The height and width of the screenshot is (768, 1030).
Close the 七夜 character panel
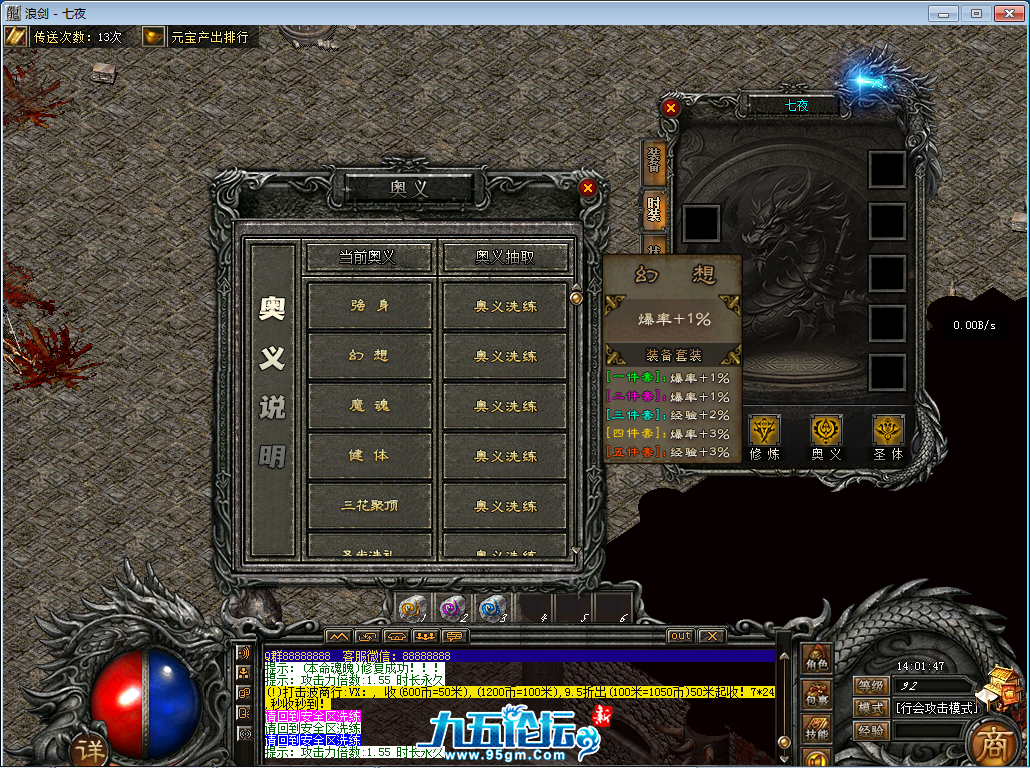pos(671,107)
